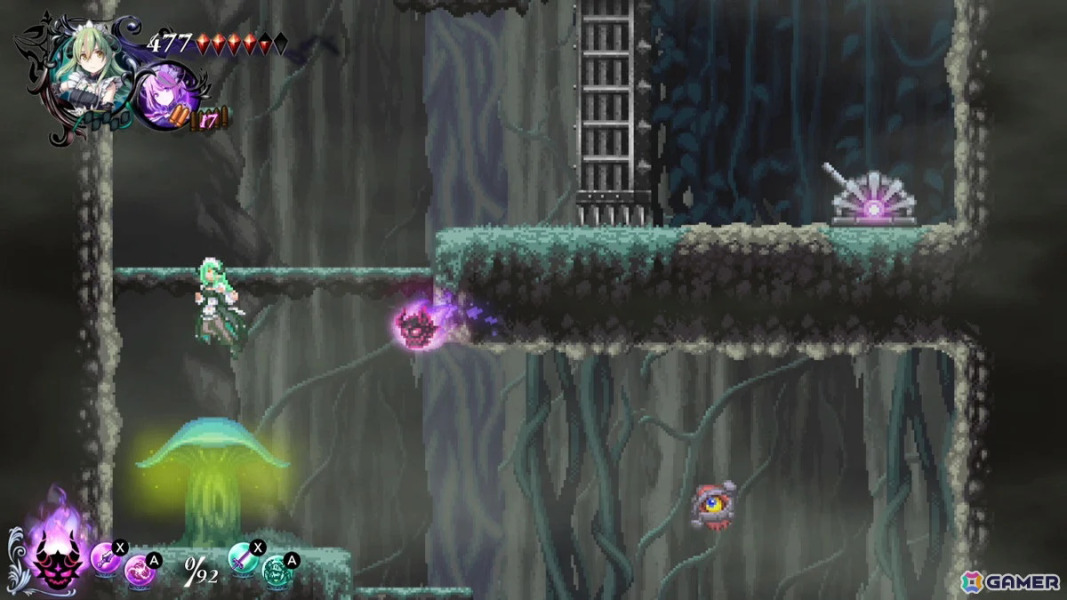The width and height of the screenshot is (1067, 600).
Task: Open the GAMER watermark logo
Action: [1010, 581]
